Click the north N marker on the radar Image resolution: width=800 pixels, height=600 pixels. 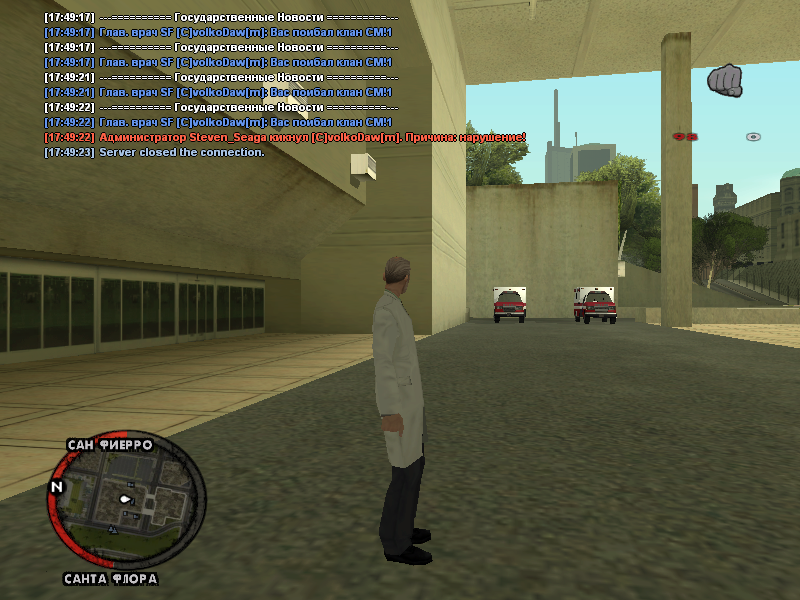pos(57,486)
